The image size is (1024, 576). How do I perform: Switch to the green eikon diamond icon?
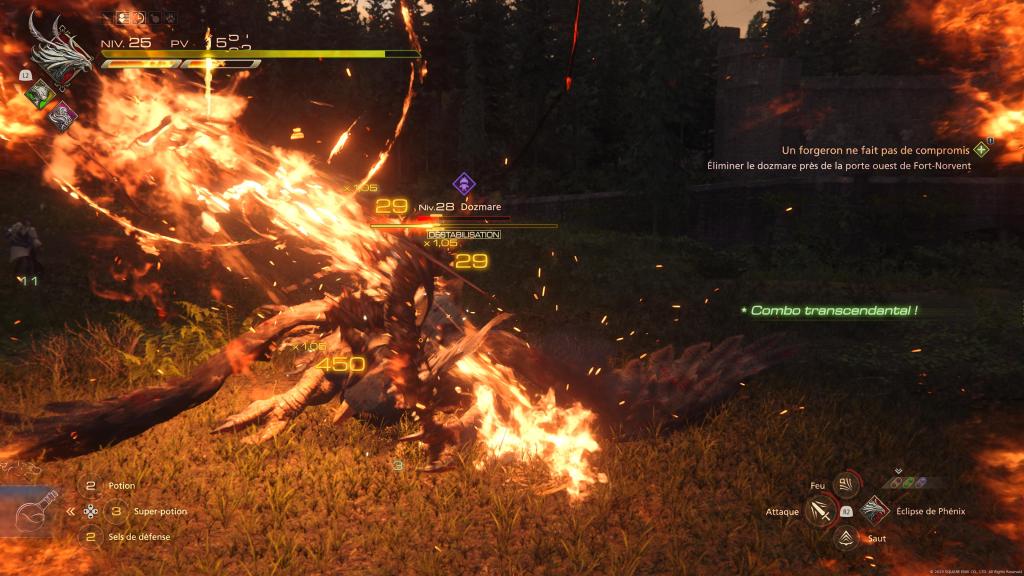click(39, 95)
